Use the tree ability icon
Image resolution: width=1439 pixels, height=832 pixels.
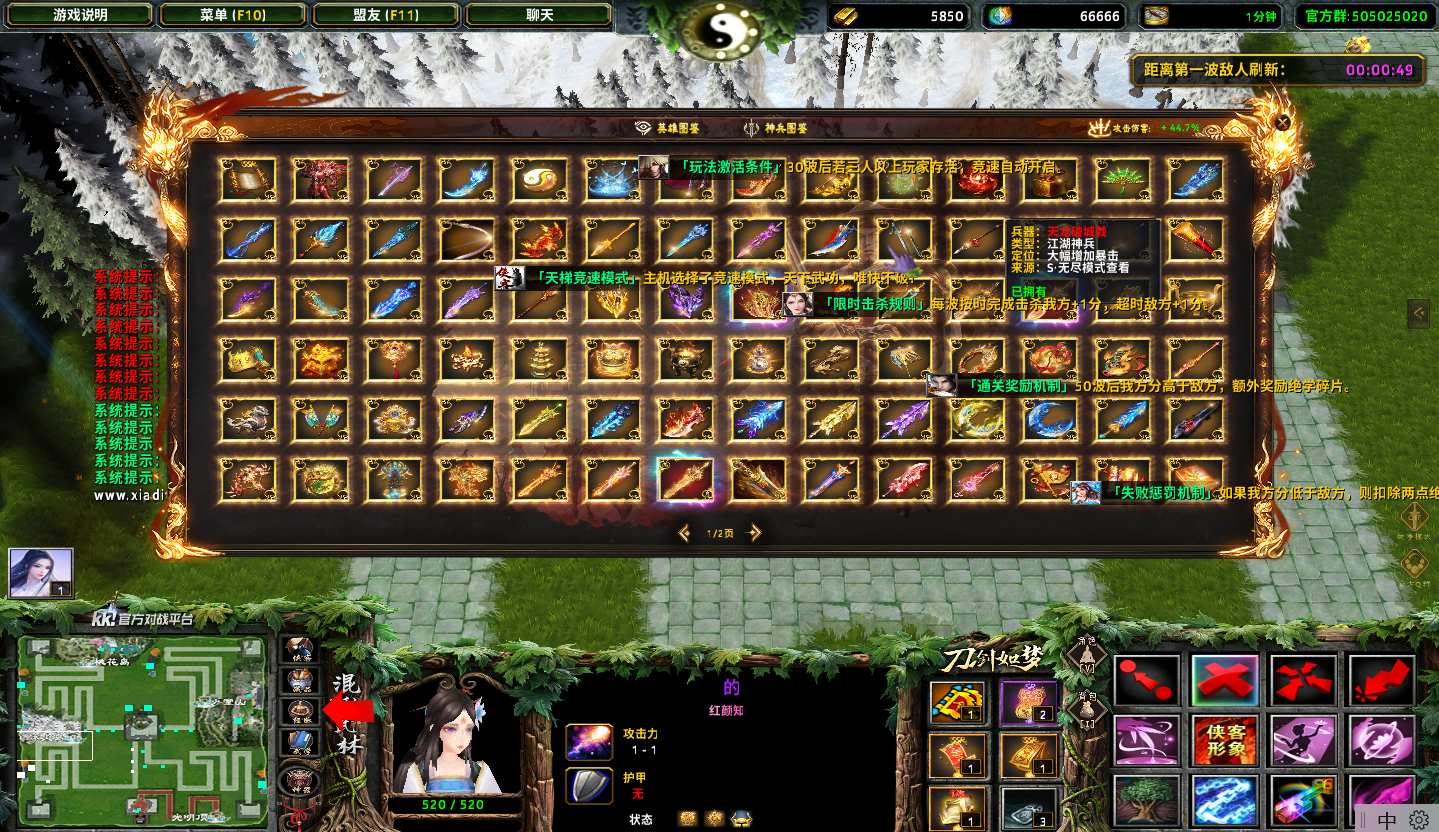(1146, 800)
